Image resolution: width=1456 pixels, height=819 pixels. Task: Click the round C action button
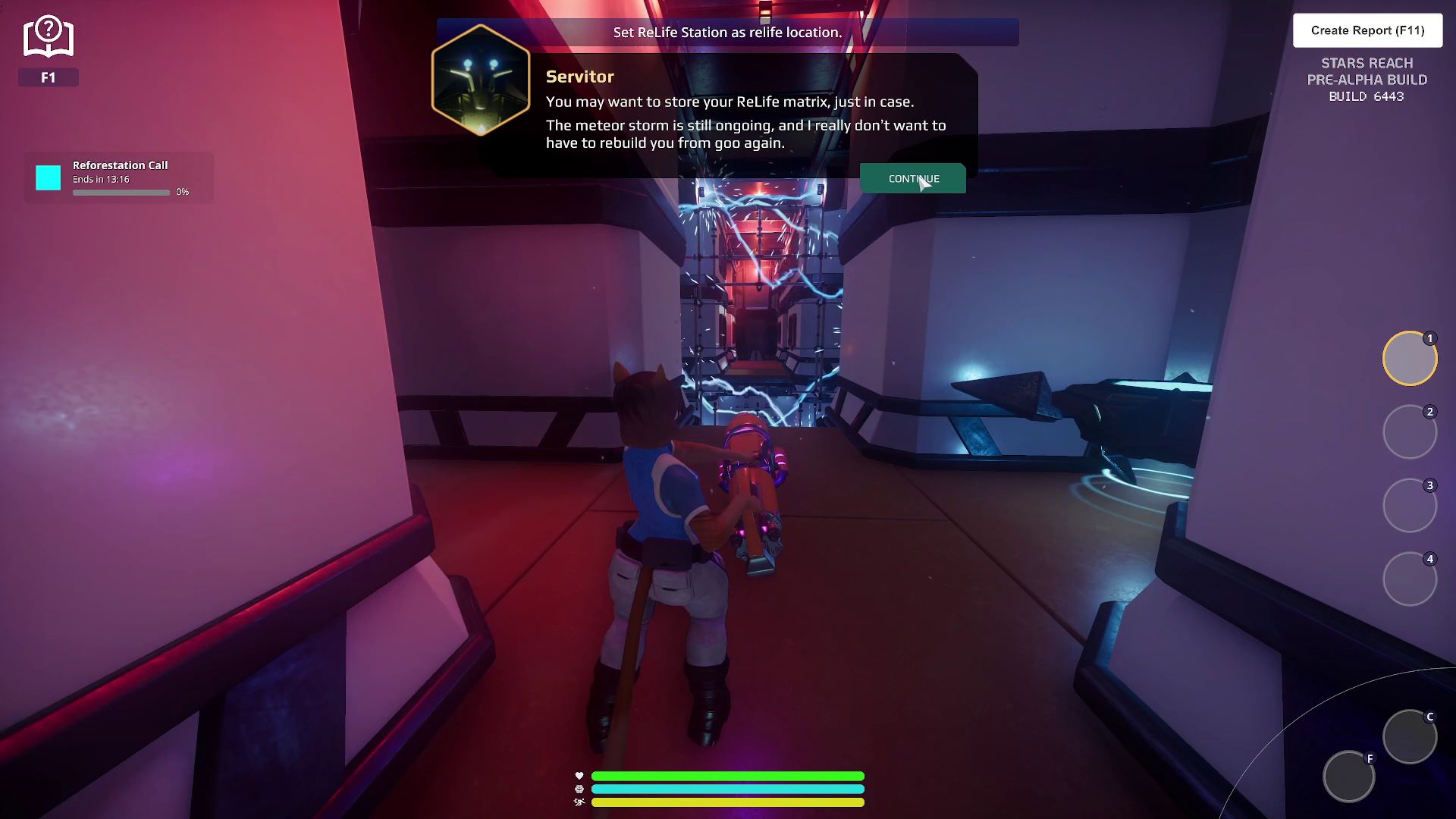point(1409,736)
